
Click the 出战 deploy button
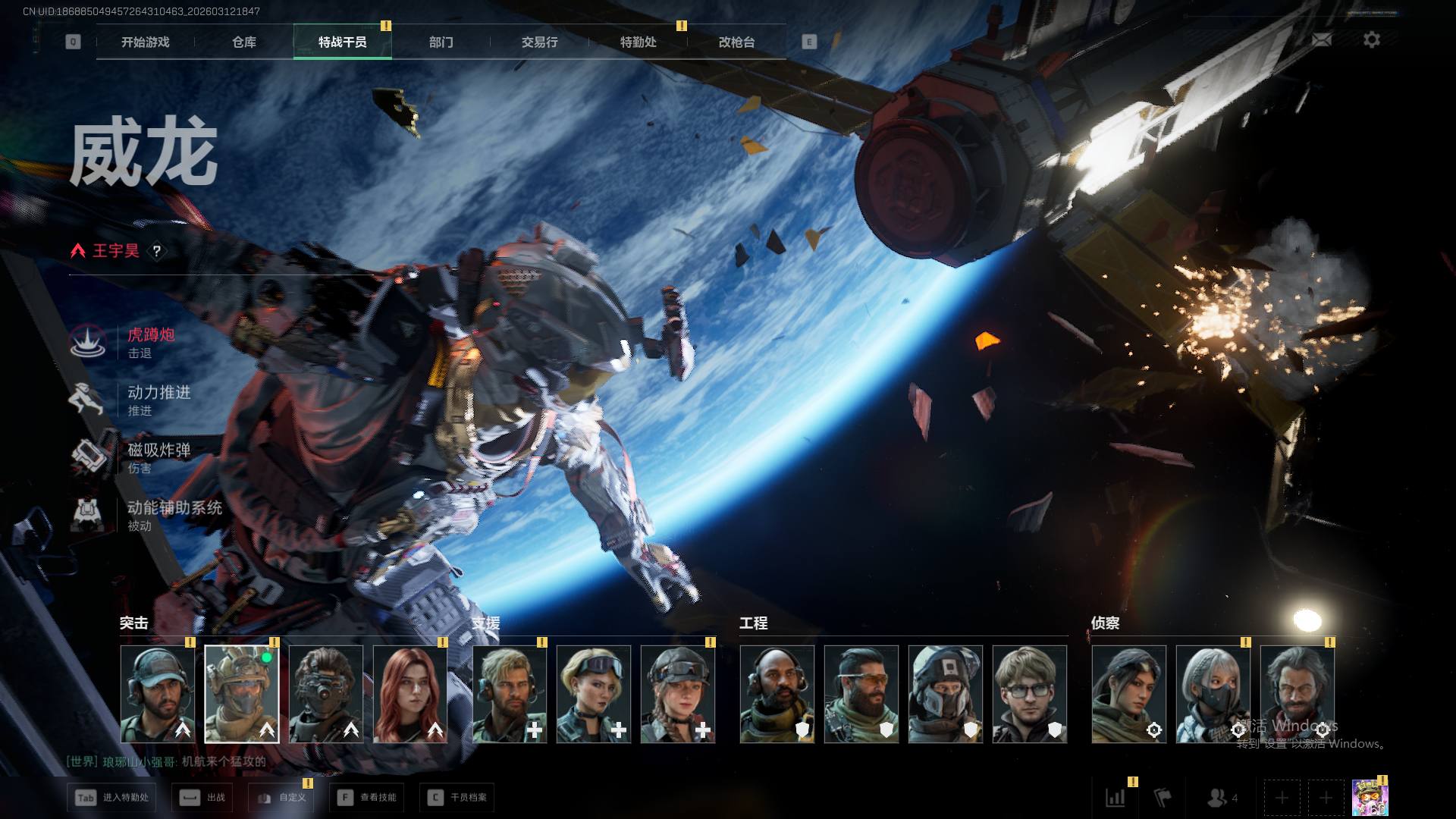pyautogui.click(x=204, y=798)
